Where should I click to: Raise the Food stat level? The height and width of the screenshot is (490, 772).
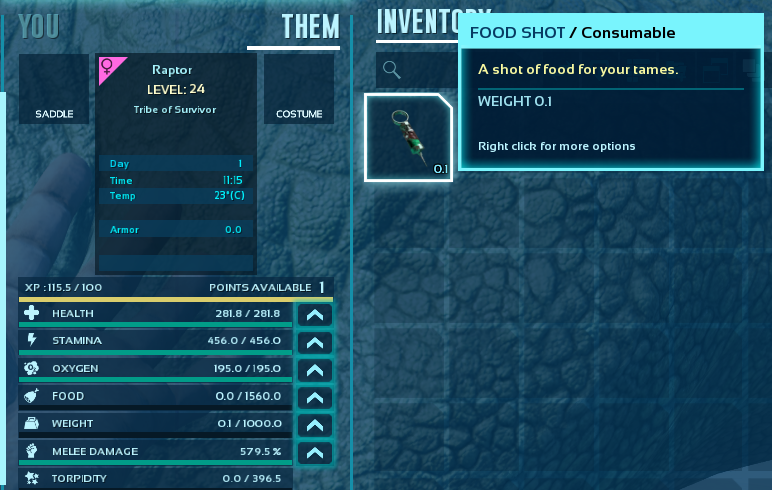pos(315,397)
